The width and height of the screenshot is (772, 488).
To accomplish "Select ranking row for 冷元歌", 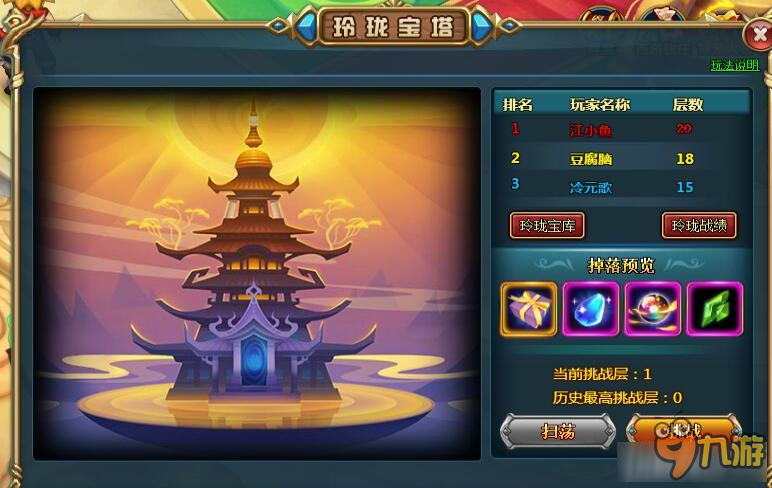I will click(x=620, y=186).
